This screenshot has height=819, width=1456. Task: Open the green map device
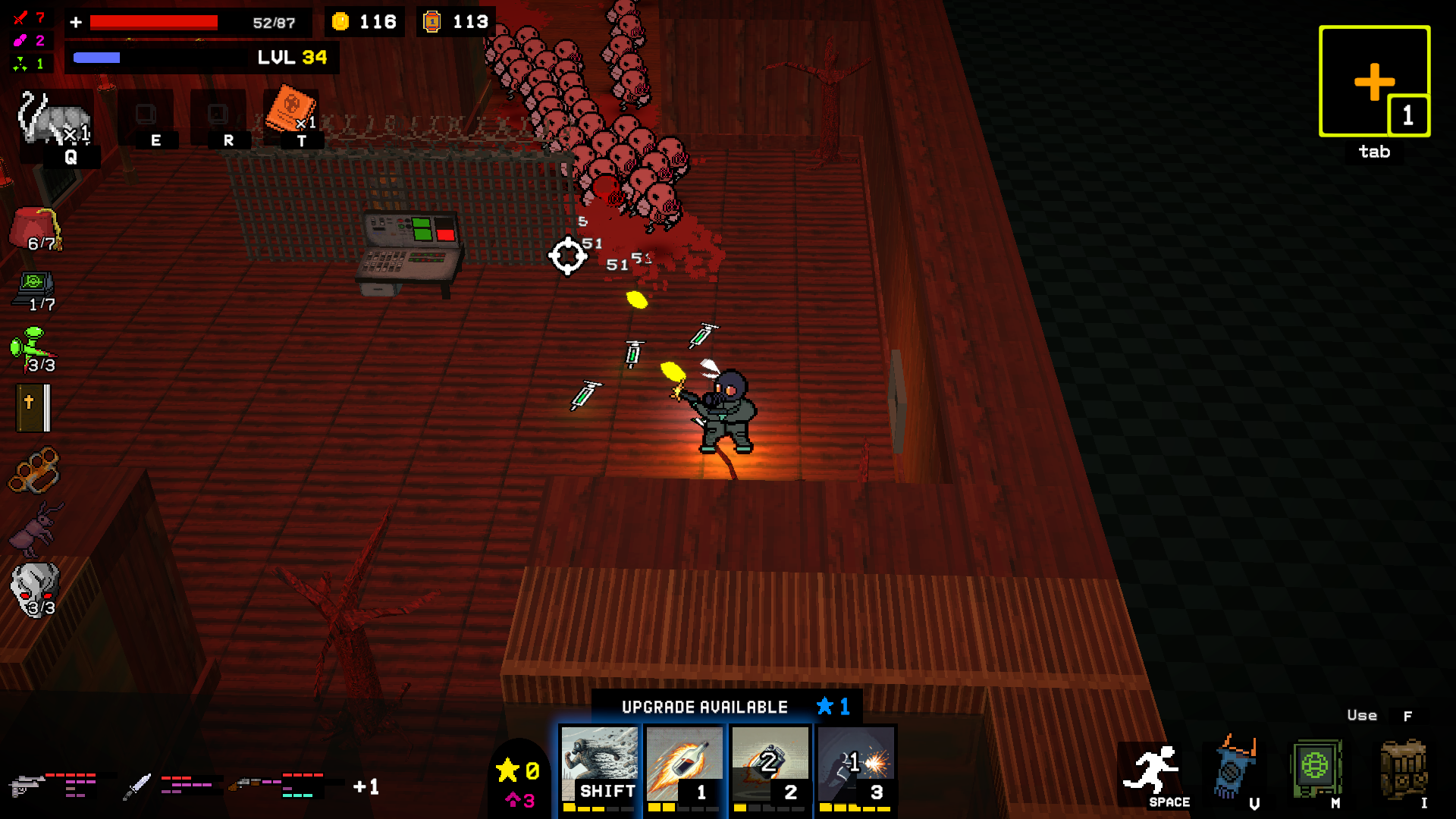(x=1316, y=767)
